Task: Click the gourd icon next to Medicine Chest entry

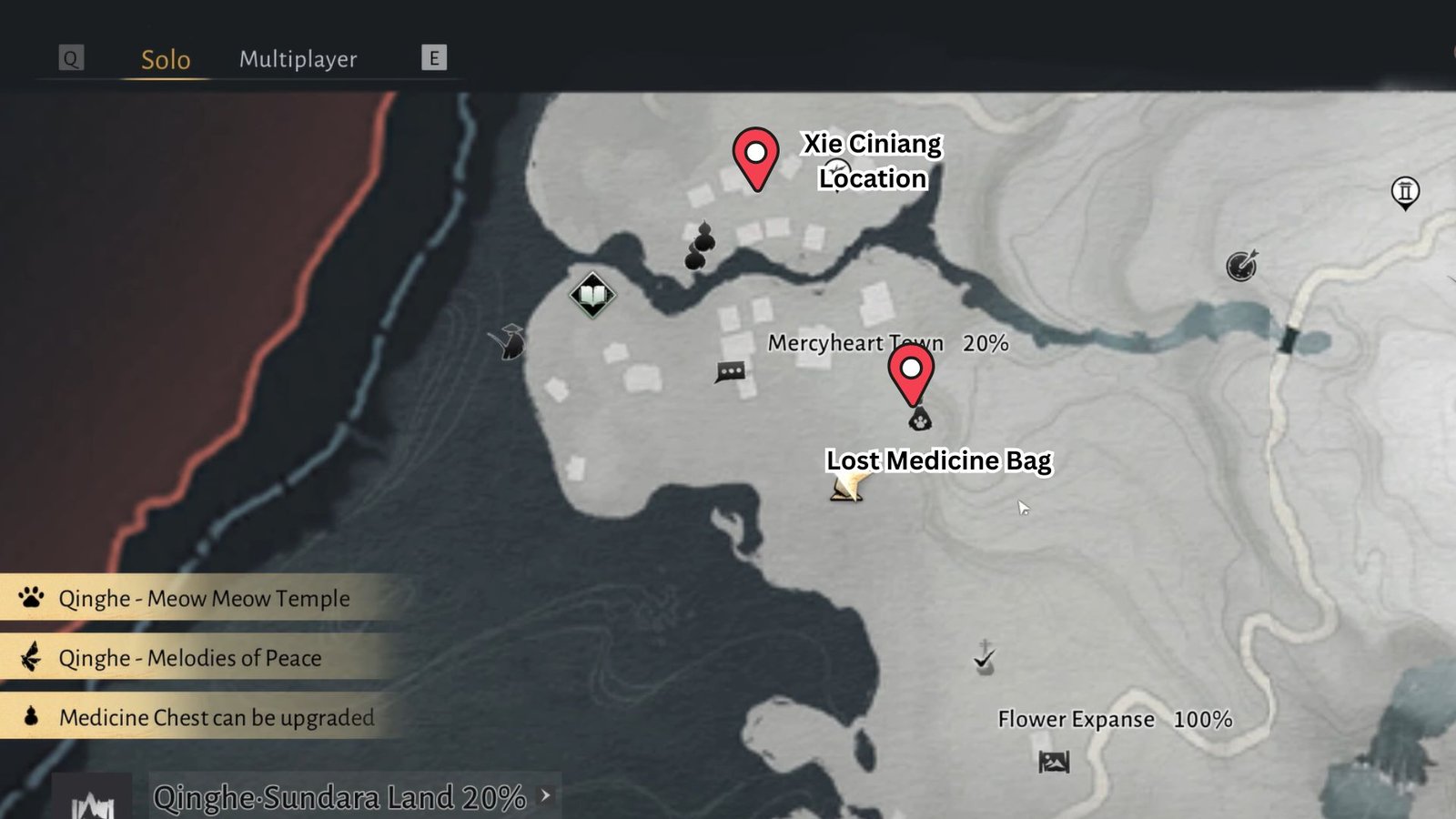Action: point(30,717)
